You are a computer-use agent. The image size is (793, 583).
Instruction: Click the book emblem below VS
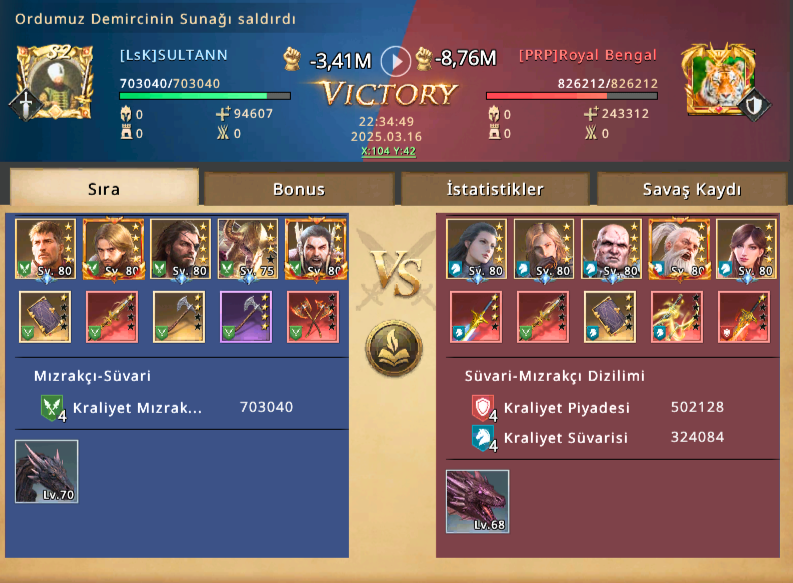(394, 348)
